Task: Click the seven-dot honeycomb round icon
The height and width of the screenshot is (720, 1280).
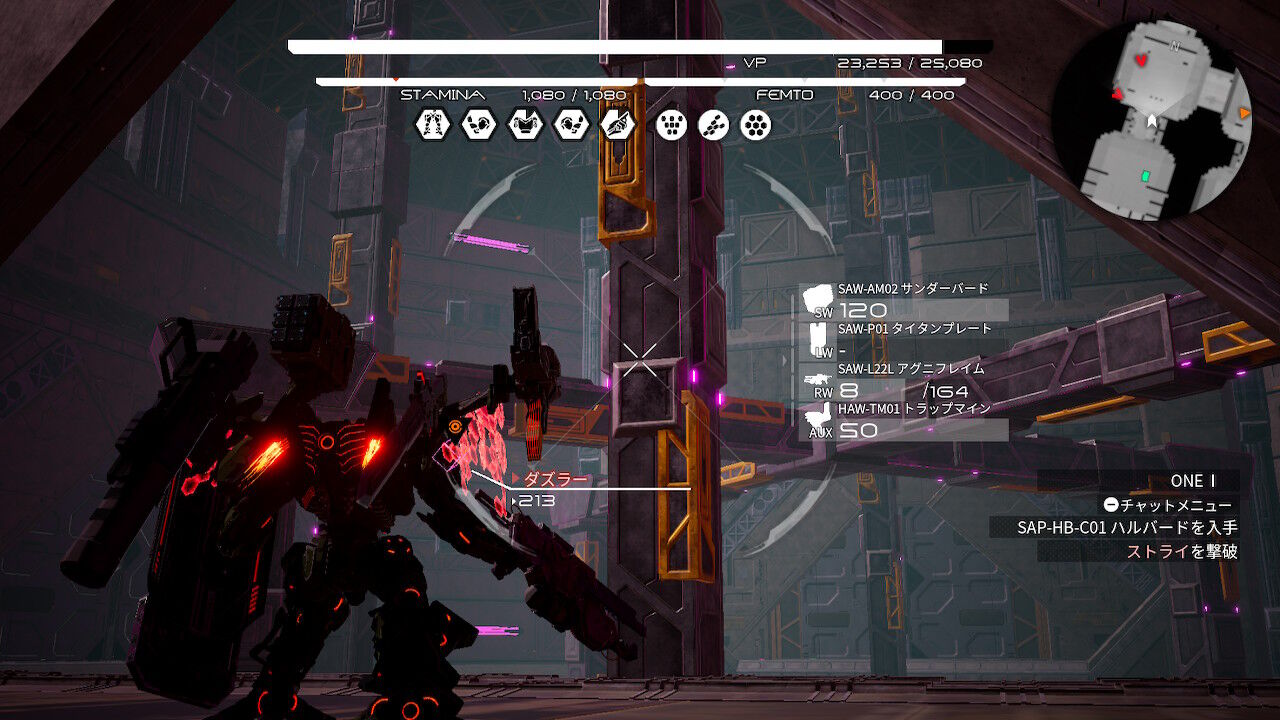Action: pos(756,125)
